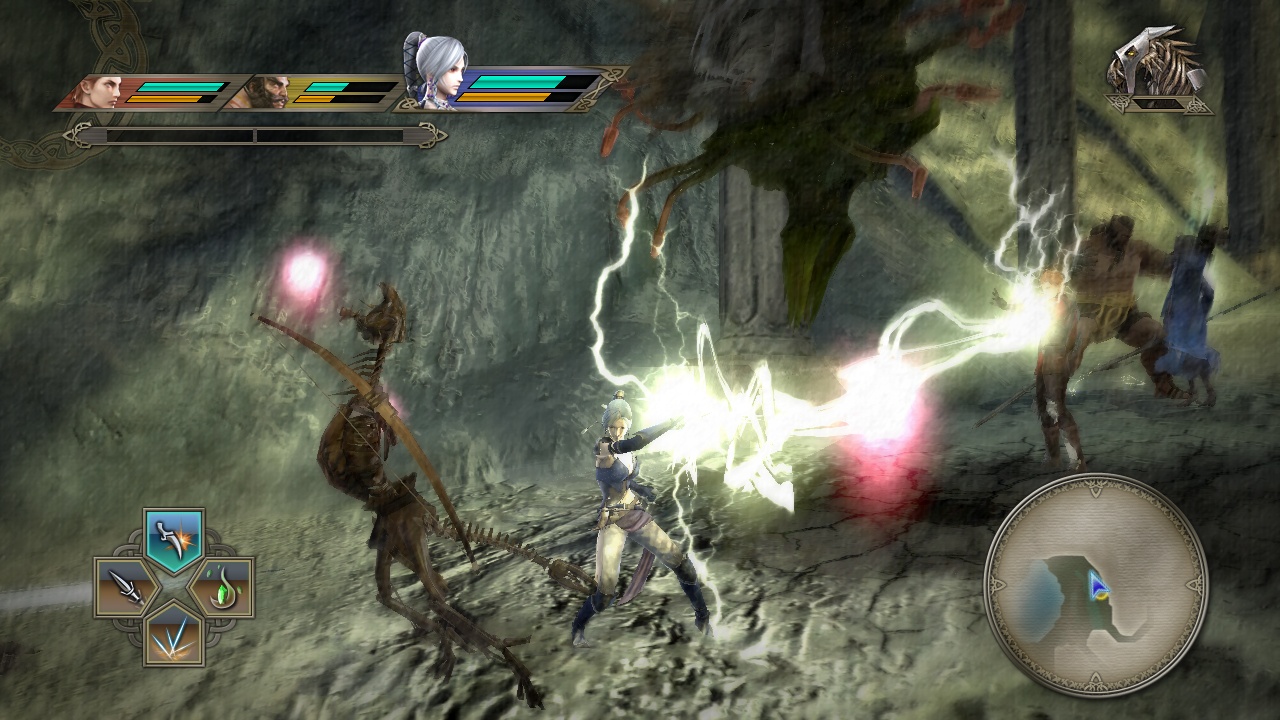Click the yellow objective dot on minimap
This screenshot has width=1280, height=720.
click(1102, 596)
